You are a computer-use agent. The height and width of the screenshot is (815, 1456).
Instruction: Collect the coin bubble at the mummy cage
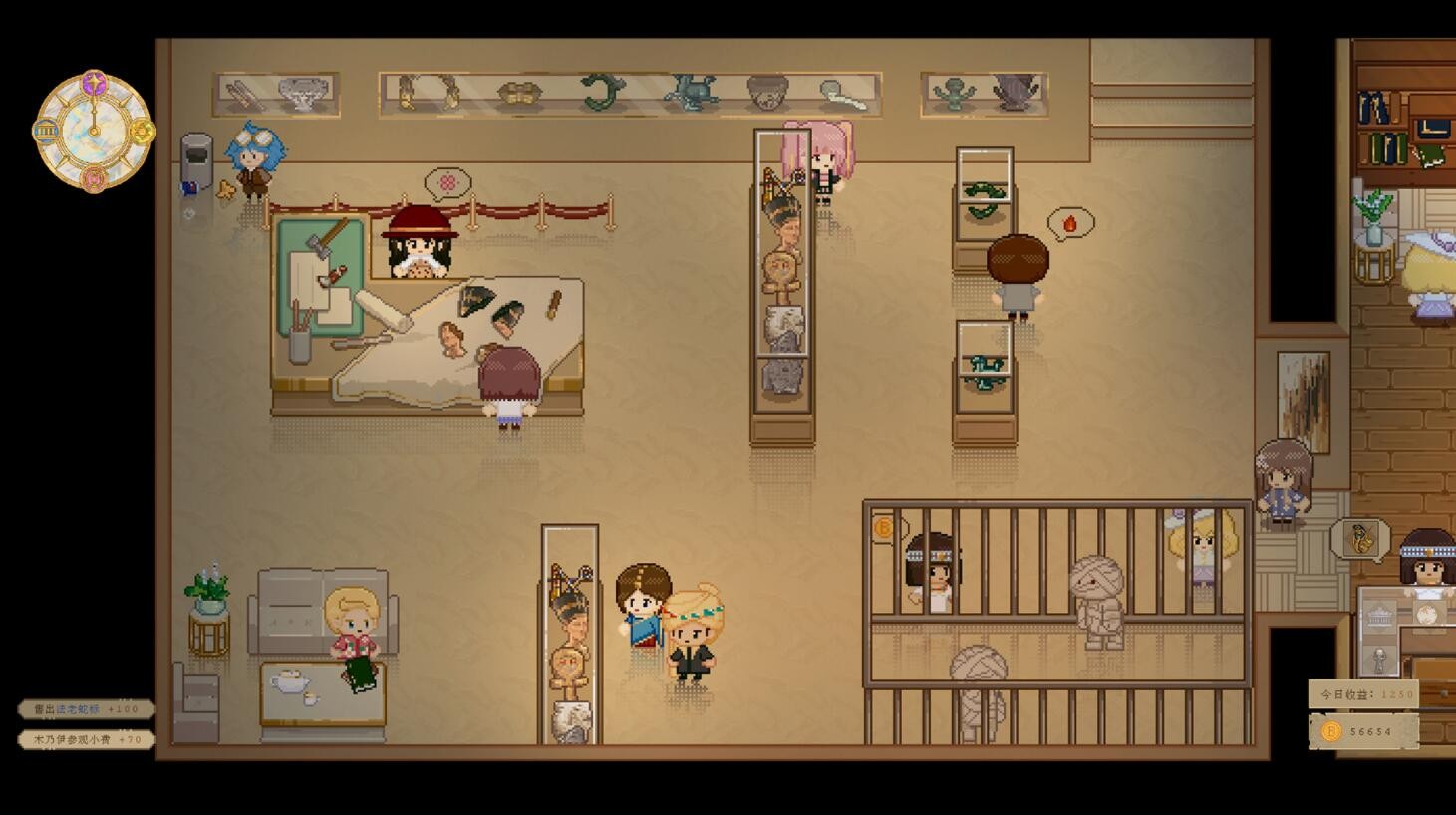[x=884, y=527]
